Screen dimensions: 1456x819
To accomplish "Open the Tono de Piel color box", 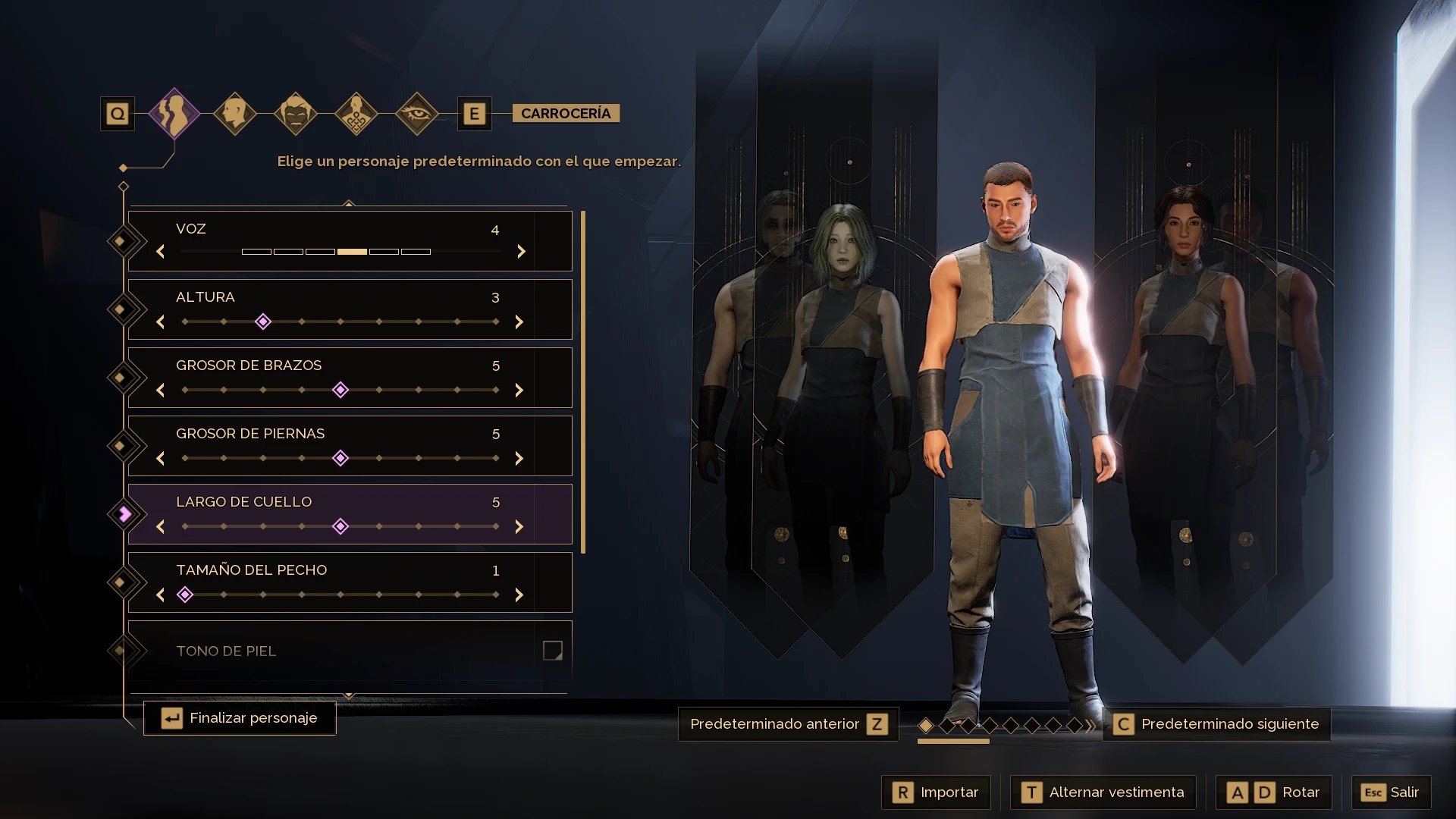I will (x=552, y=651).
